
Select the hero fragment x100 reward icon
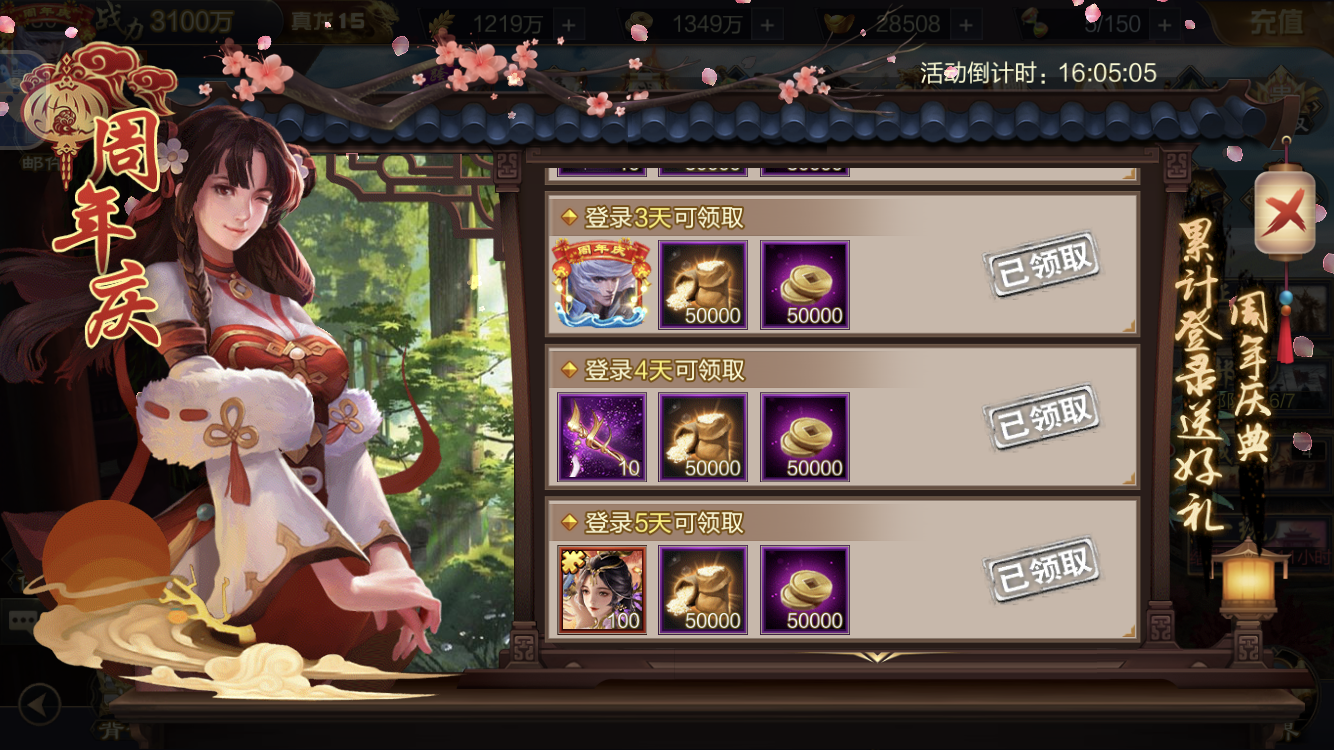tap(600, 589)
